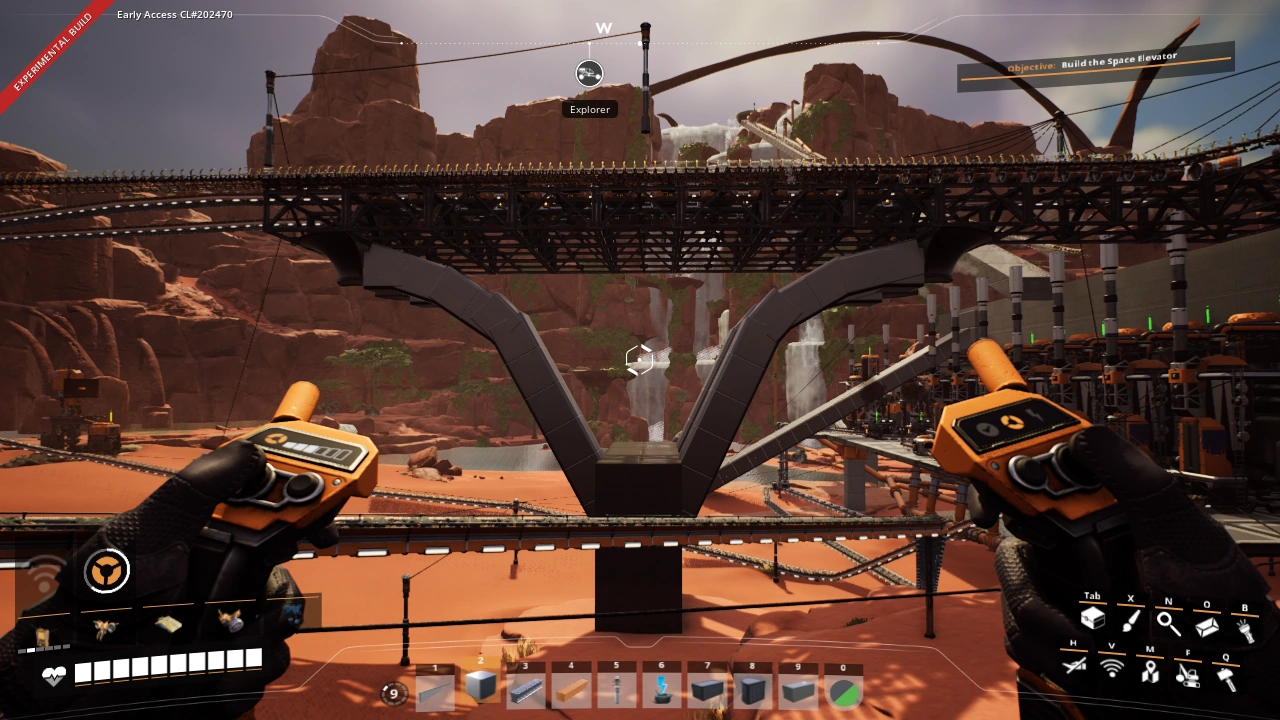Select the gray block in hotbar slot 9
The height and width of the screenshot is (720, 1280).
click(799, 690)
